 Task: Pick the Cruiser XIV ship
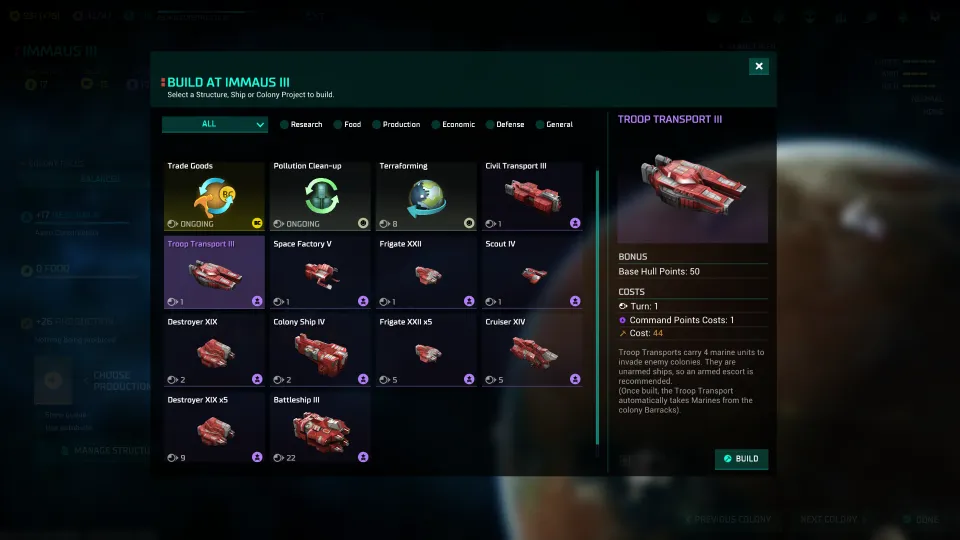(x=532, y=350)
